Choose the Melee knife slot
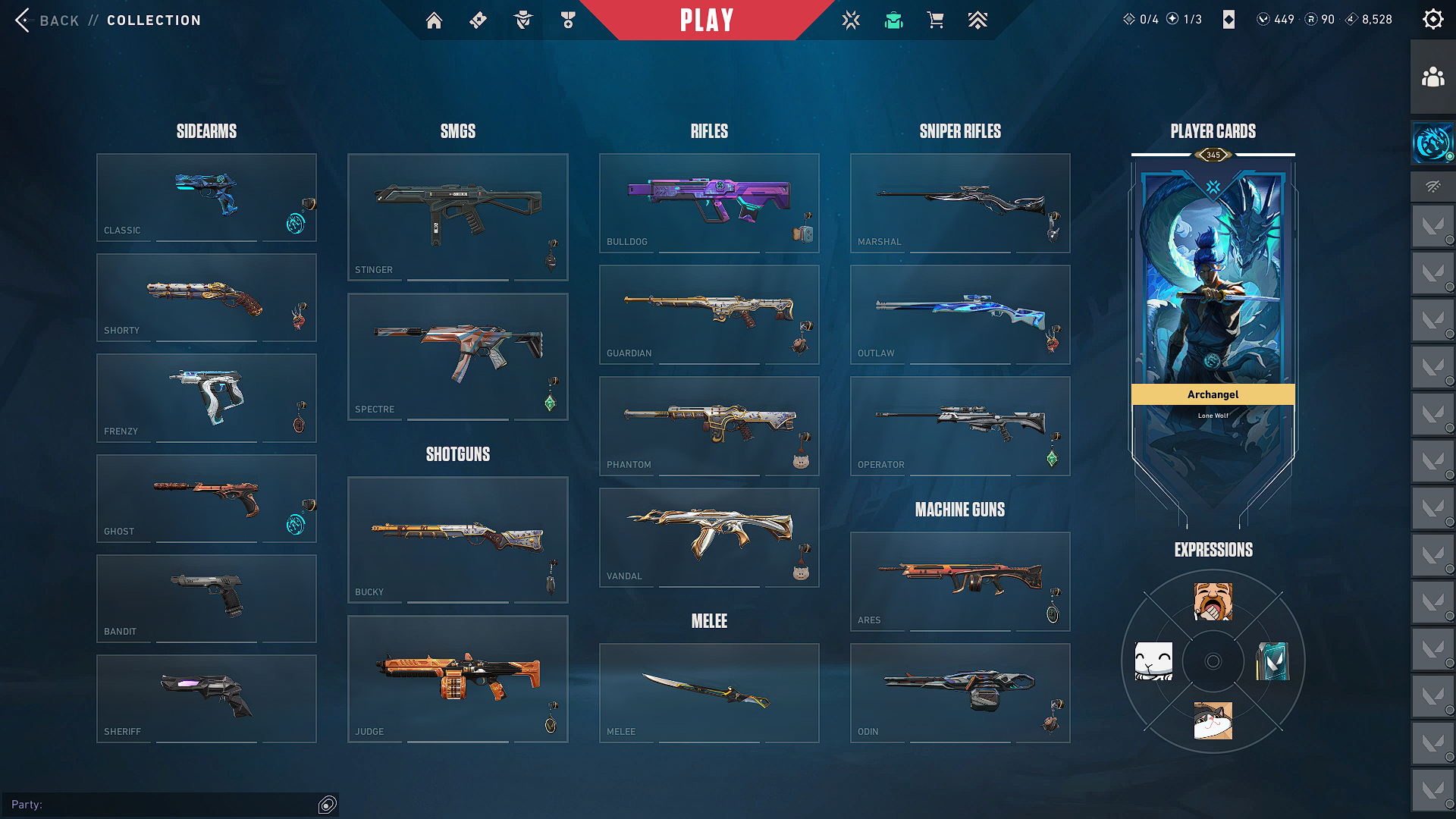1456x819 pixels. point(709,692)
